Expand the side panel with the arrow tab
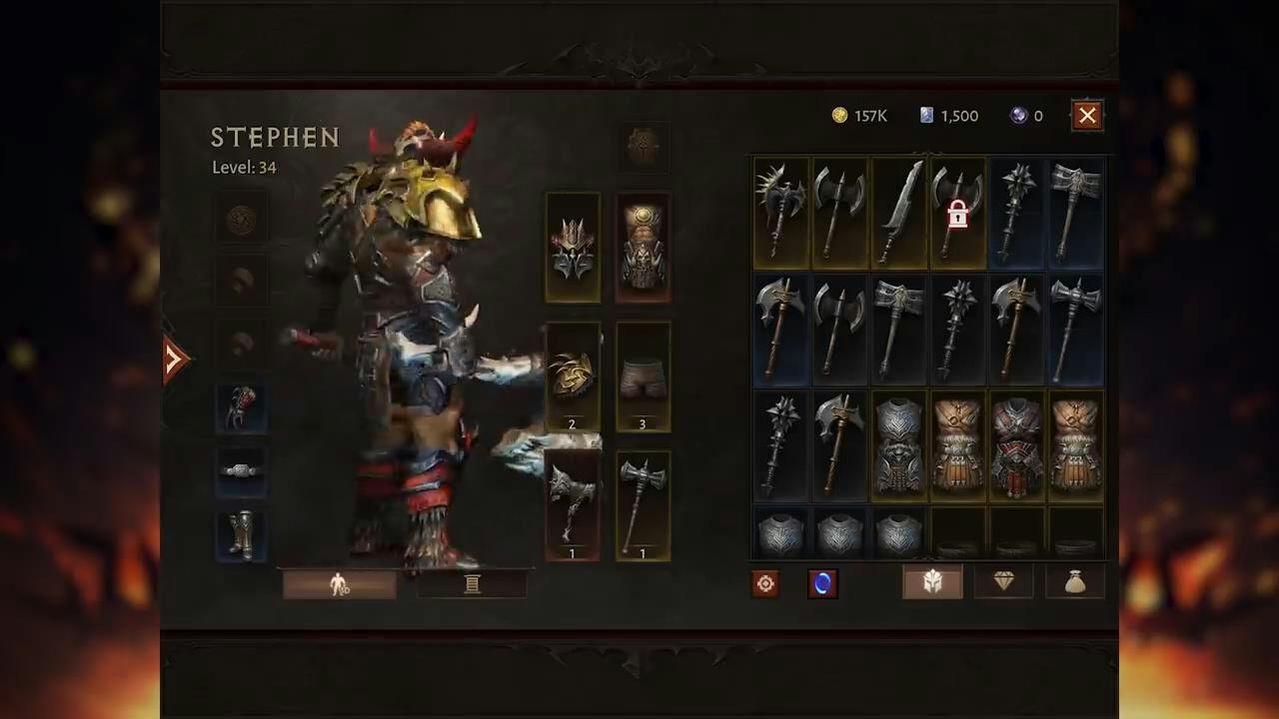This screenshot has height=719, width=1279. tap(174, 359)
